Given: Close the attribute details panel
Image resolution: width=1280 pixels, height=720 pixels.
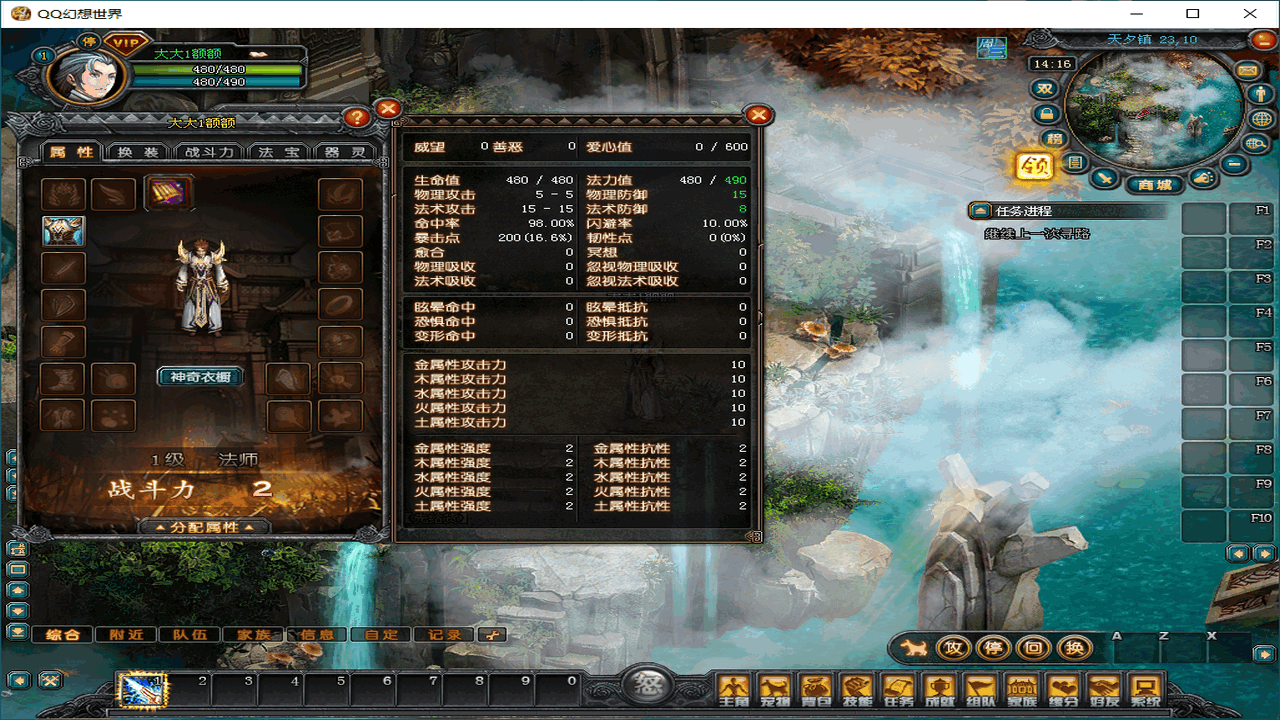Looking at the screenshot, I should point(759,115).
